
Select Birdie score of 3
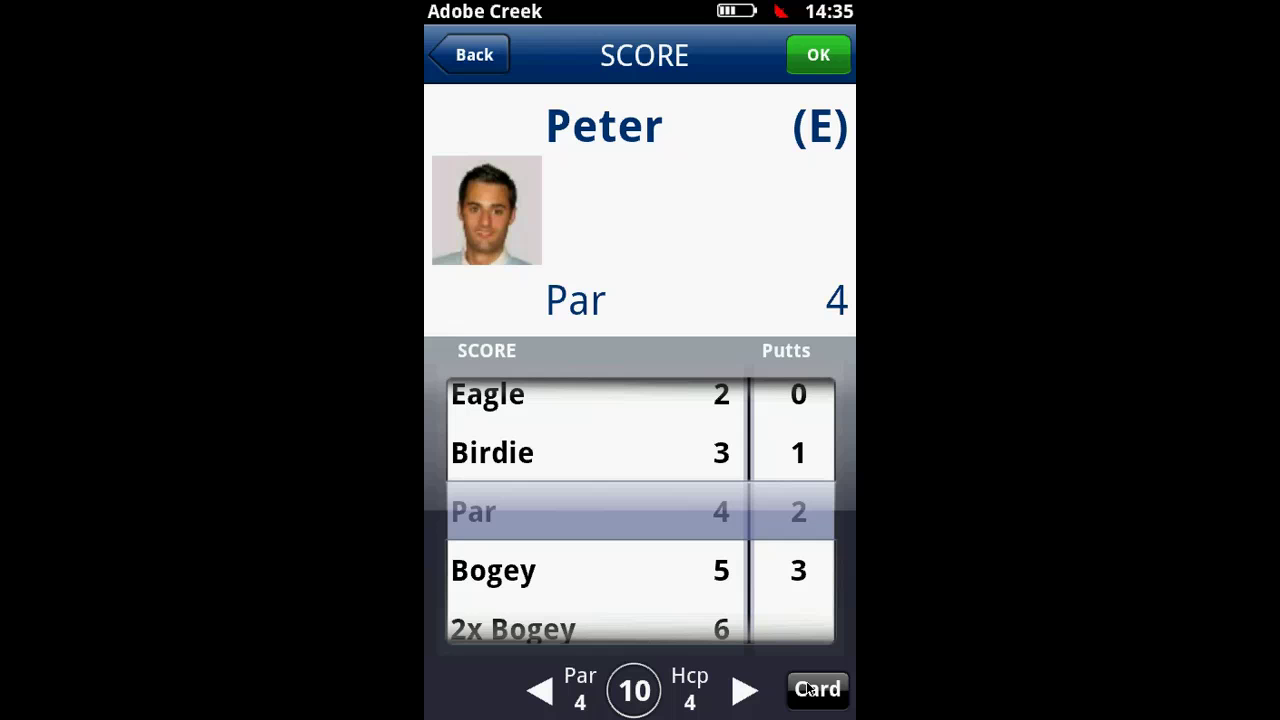(596, 452)
